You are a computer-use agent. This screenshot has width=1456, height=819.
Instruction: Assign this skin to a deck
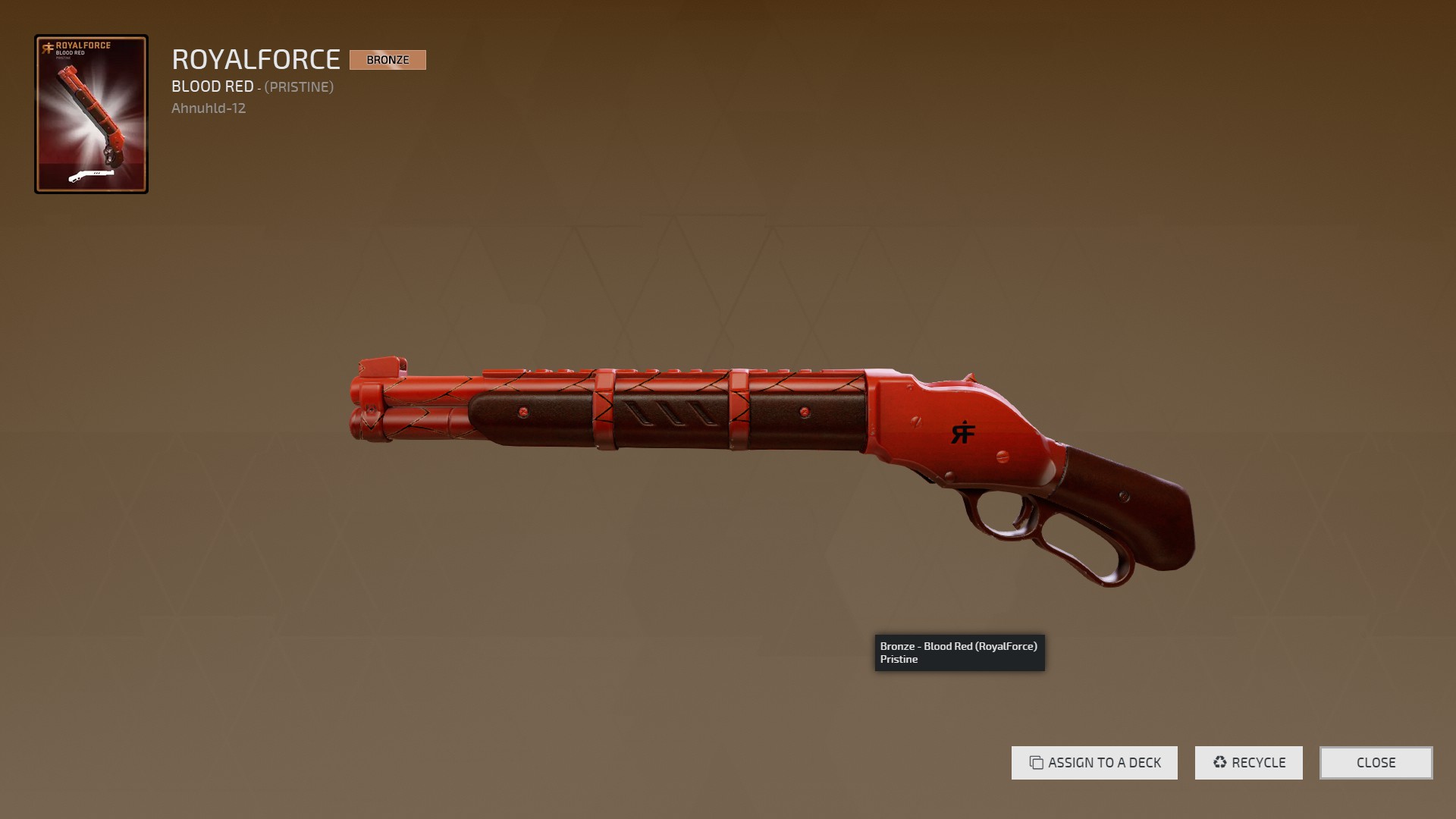[1094, 763]
